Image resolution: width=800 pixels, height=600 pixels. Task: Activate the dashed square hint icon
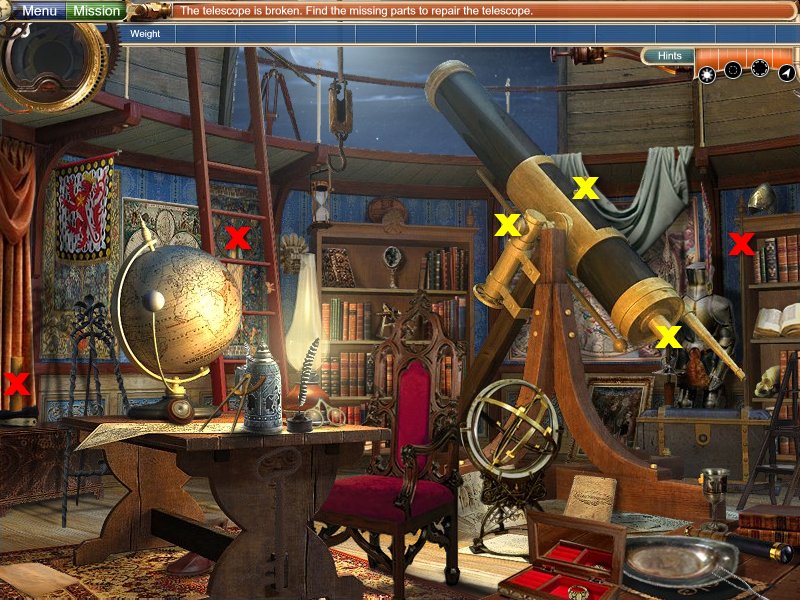click(x=732, y=70)
